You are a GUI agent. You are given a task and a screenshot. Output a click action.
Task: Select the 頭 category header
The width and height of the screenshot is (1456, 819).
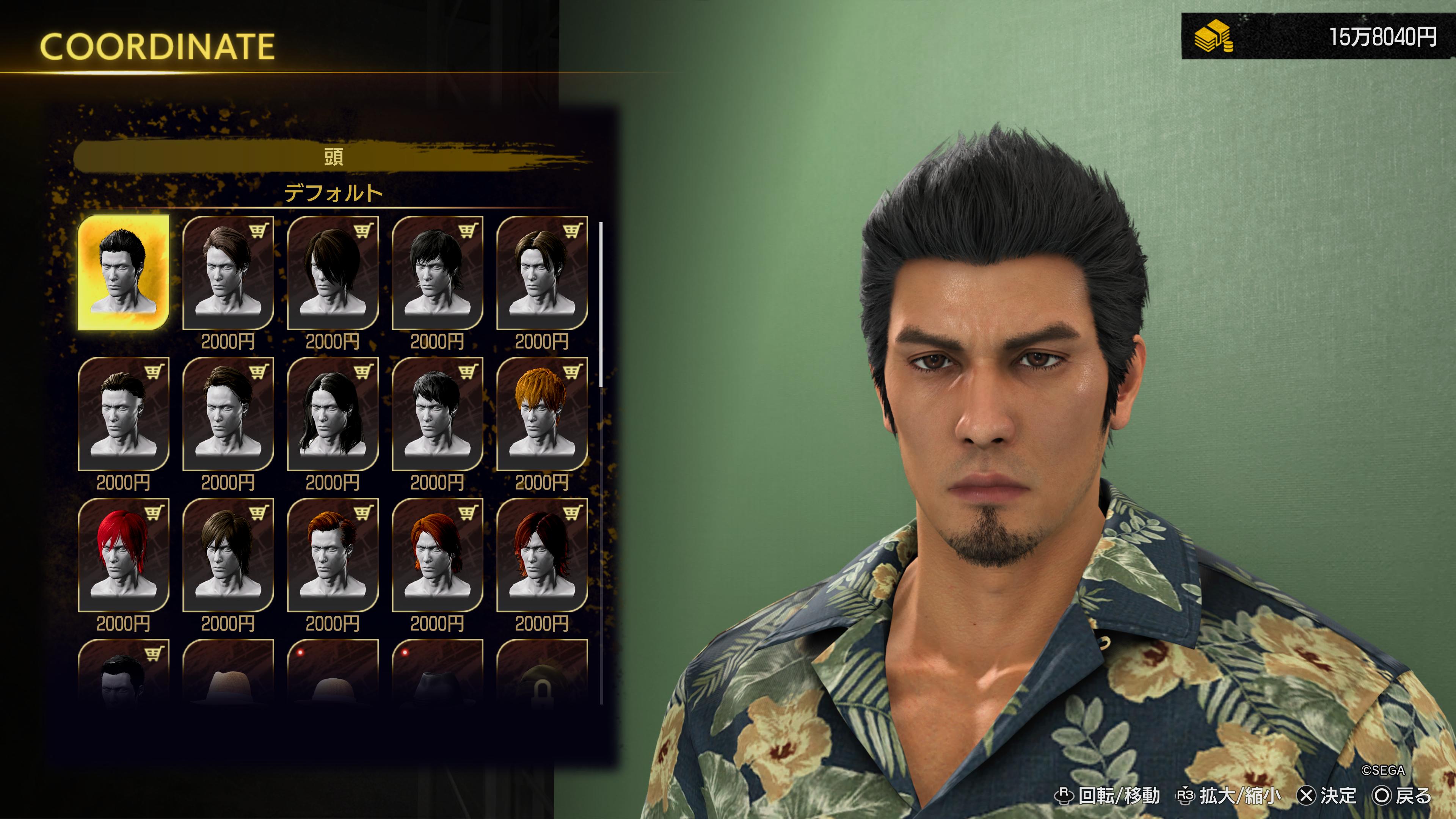[x=334, y=157]
